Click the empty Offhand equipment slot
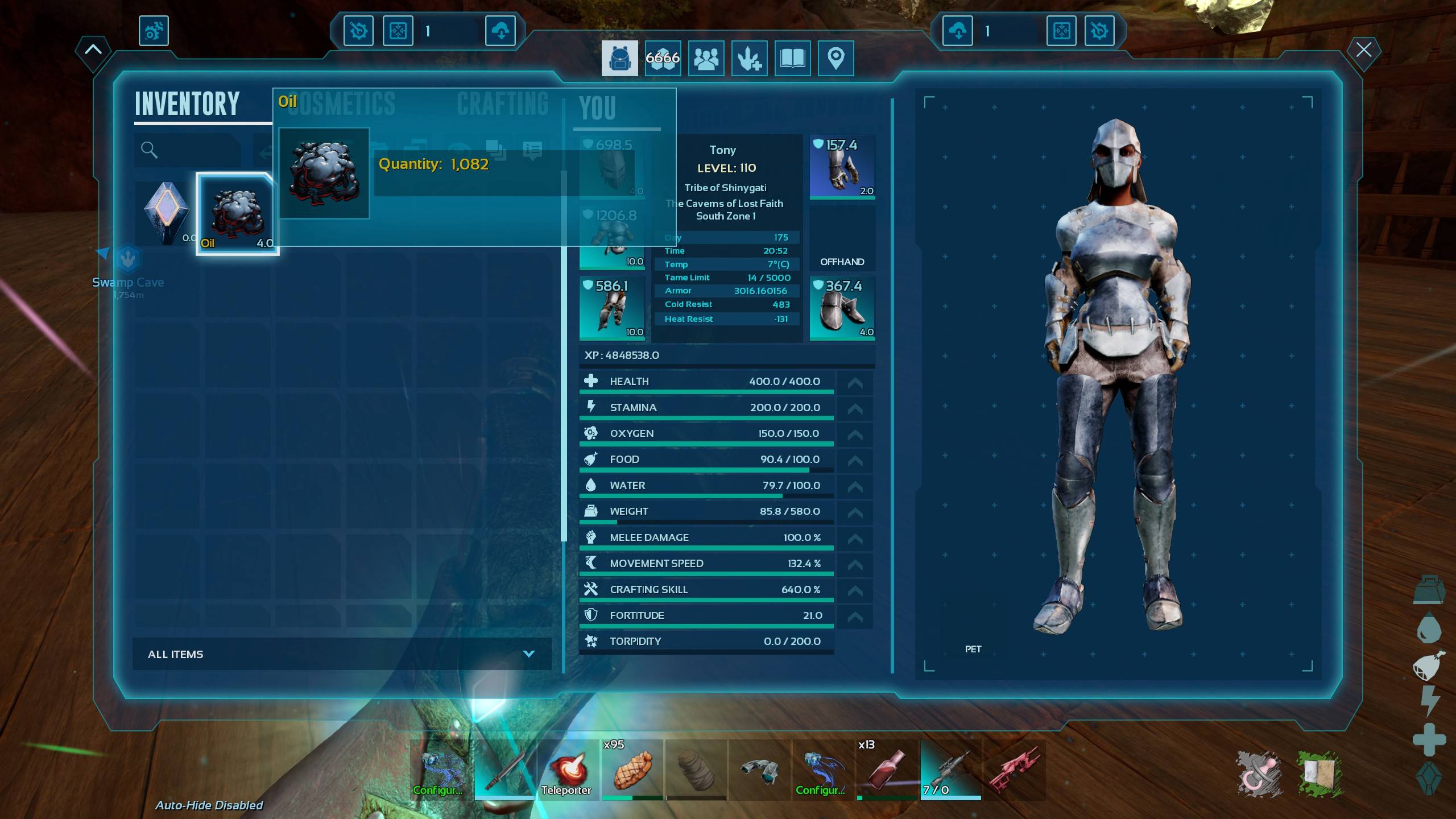The height and width of the screenshot is (819, 1456). 842,238
